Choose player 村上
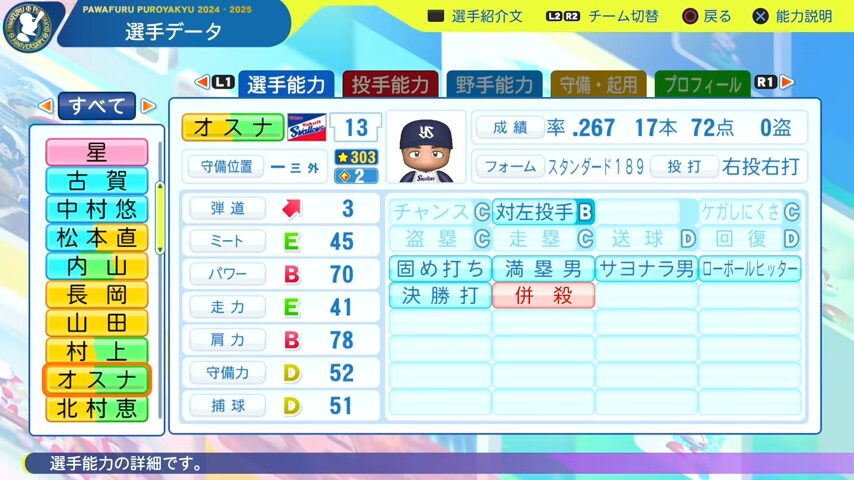This screenshot has width=854, height=480. point(96,352)
